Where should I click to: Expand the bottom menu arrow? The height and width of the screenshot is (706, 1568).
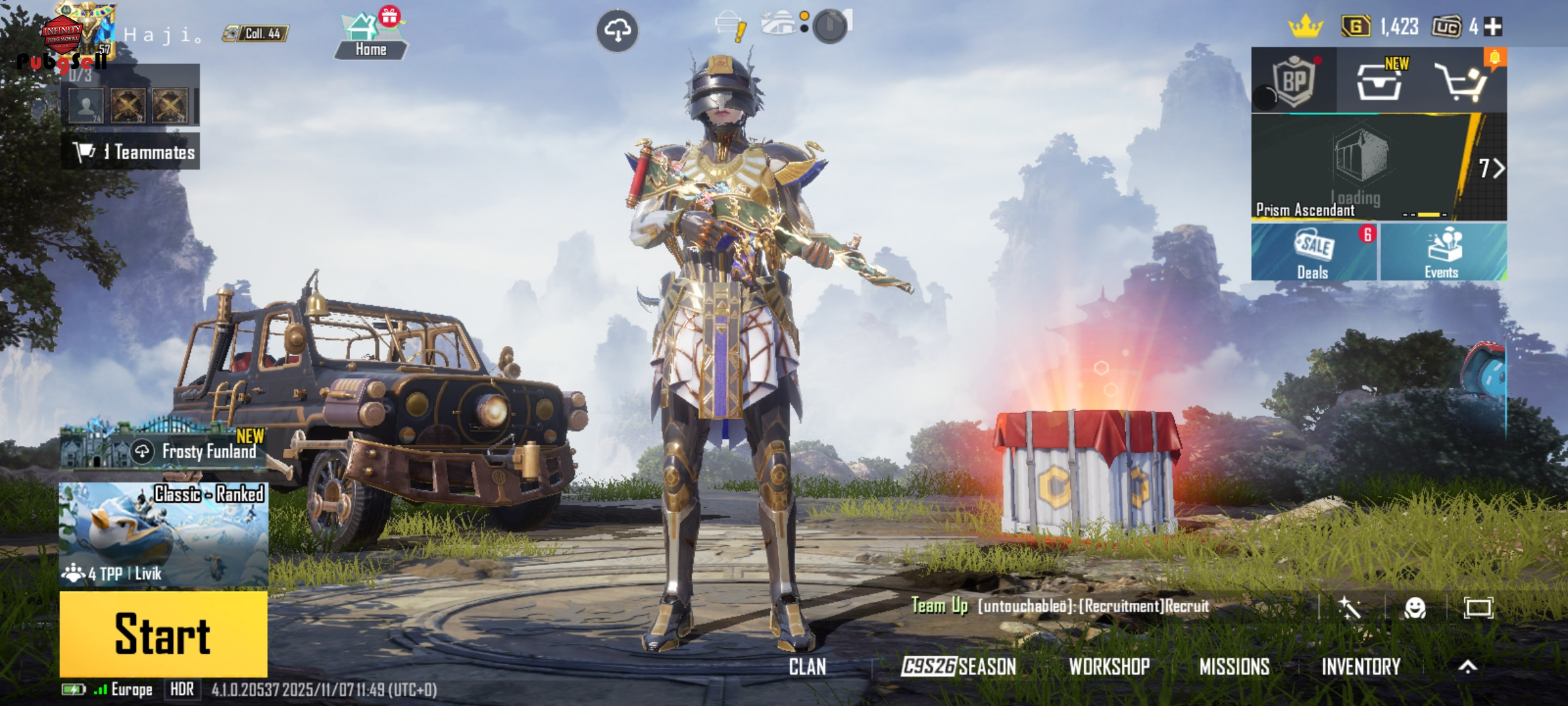[1468, 666]
